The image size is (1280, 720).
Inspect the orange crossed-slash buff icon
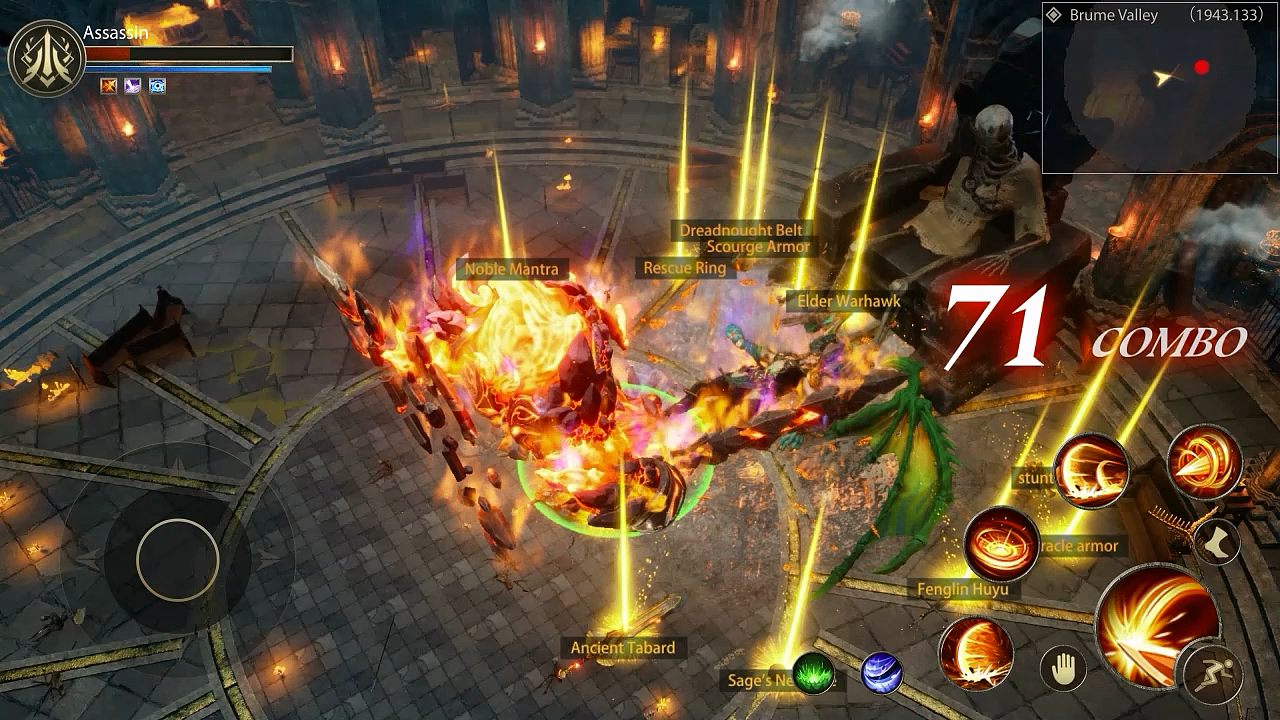(109, 86)
